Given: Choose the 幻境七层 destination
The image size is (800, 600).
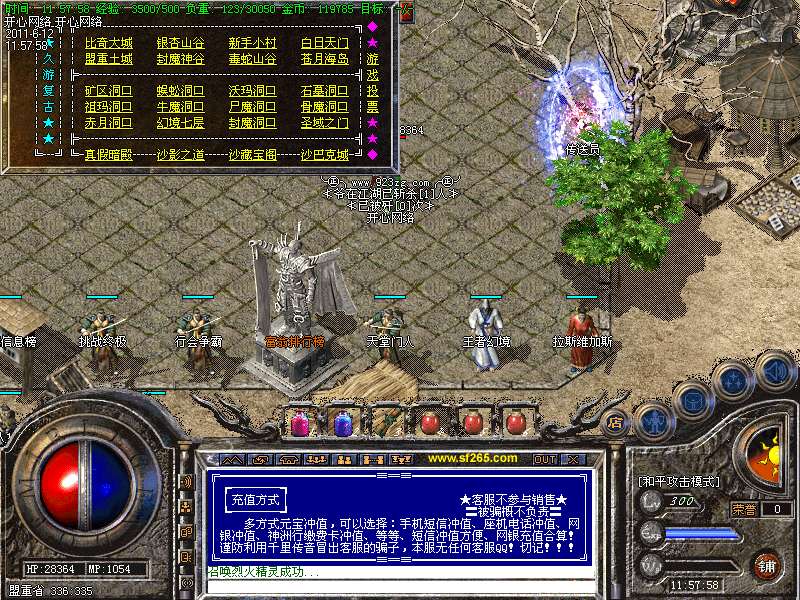Looking at the screenshot, I should 180,123.
